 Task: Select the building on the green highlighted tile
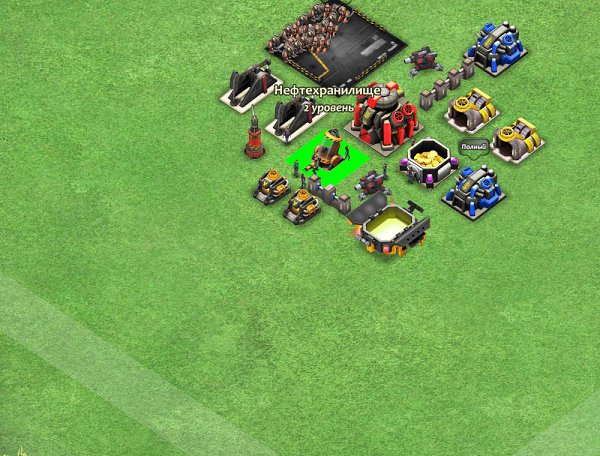[x=328, y=153]
